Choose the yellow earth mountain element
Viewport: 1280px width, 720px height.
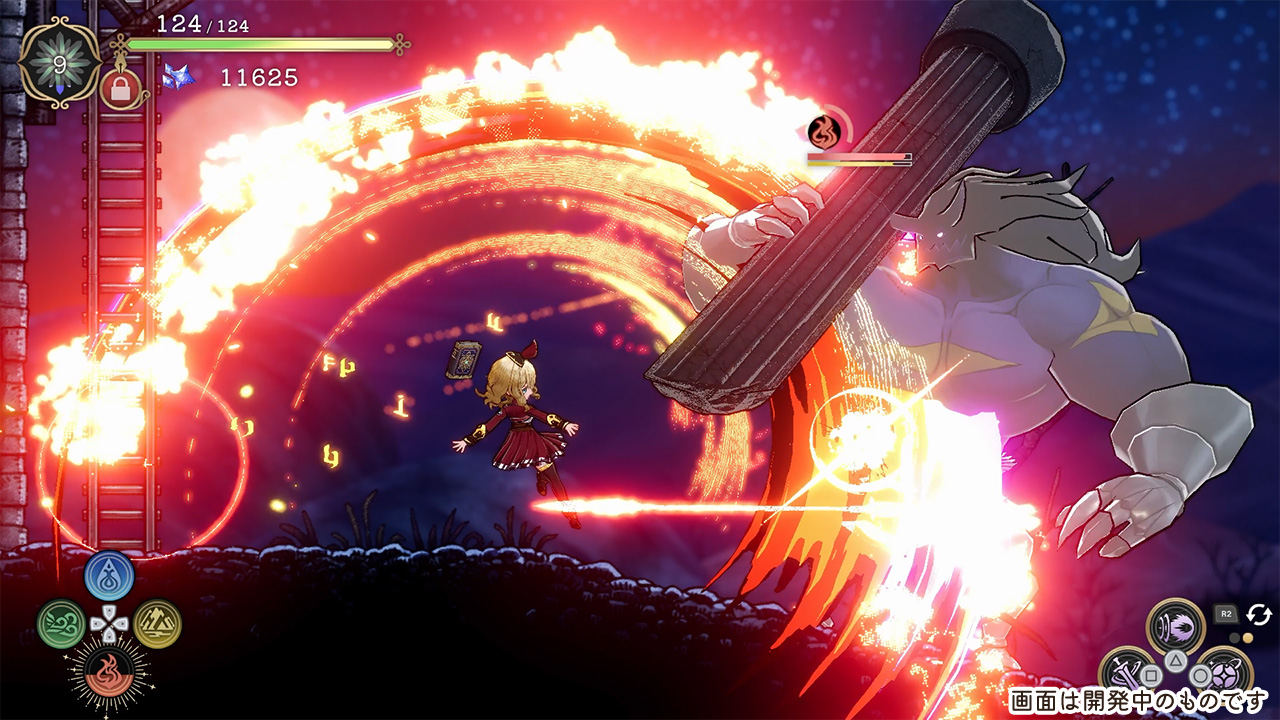[157, 624]
